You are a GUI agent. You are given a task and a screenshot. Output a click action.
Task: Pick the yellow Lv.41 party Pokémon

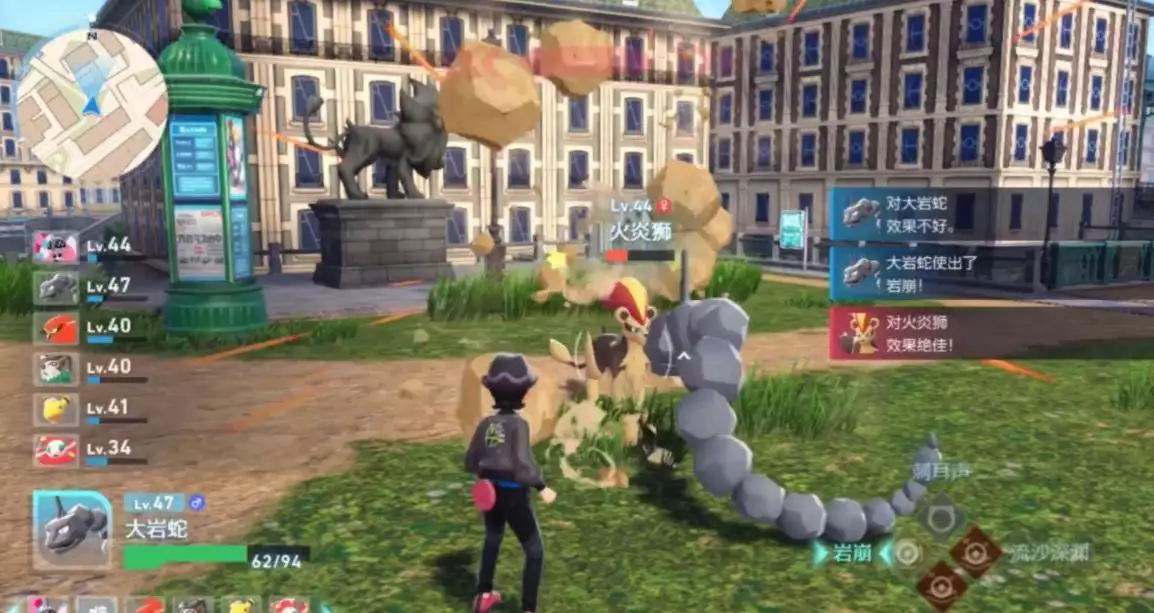pos(56,409)
